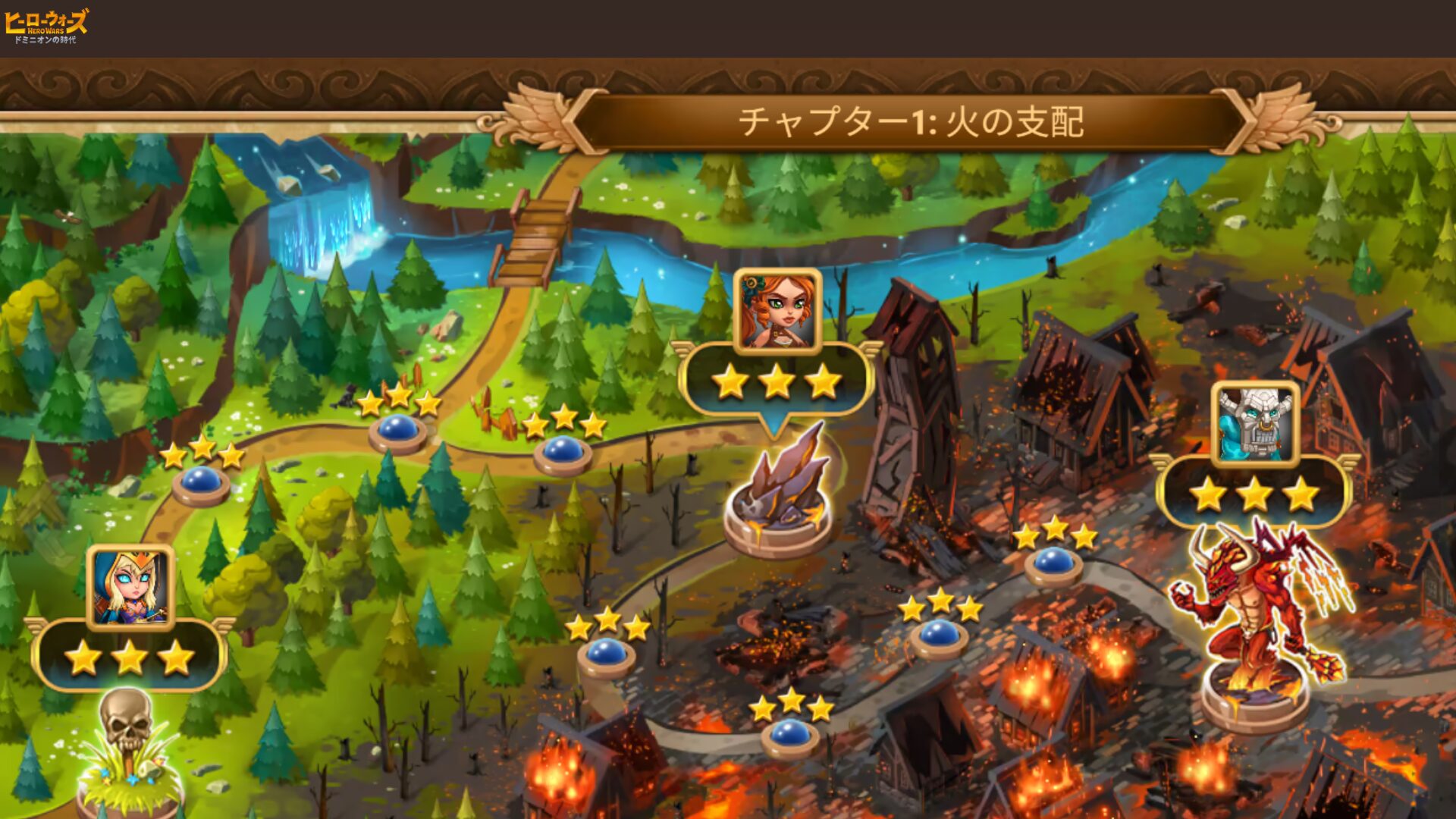Click the Hero Wars logo
1456x819 pixels.
click(45, 26)
